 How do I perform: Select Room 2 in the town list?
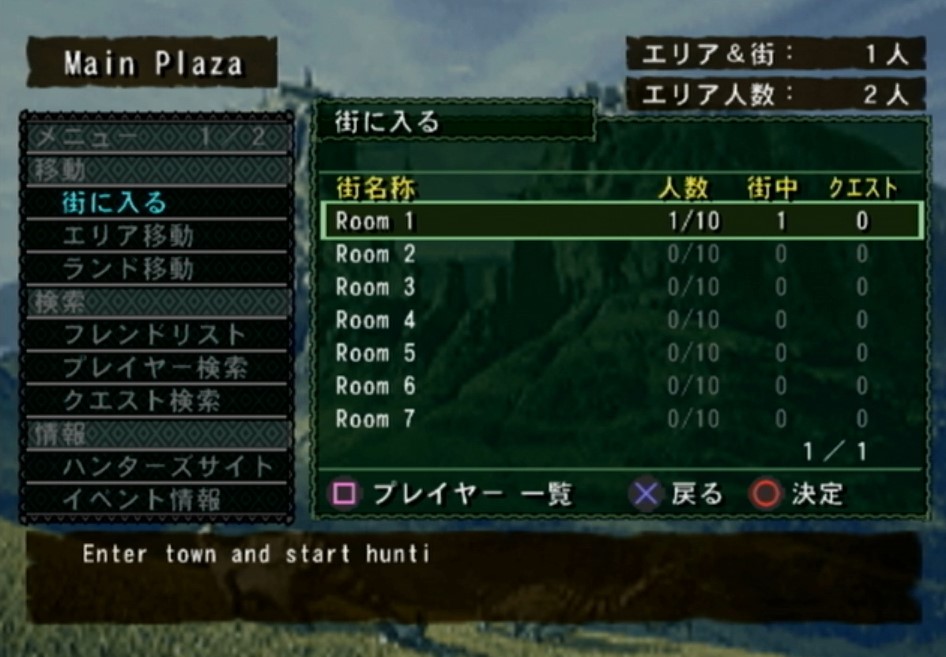(620, 254)
